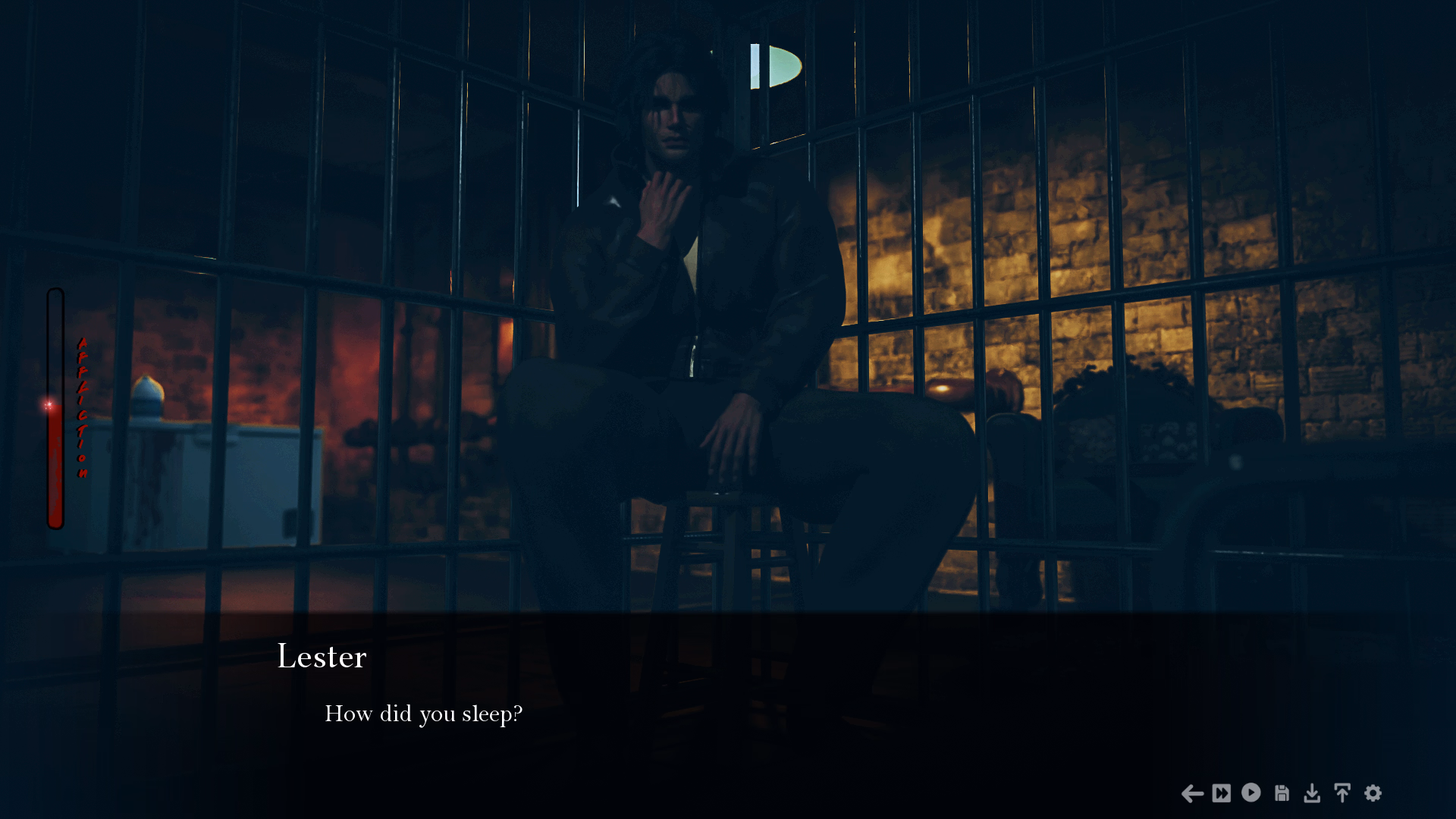Go back with the left arrow button
Image resolution: width=1456 pixels, height=819 pixels.
[x=1192, y=793]
